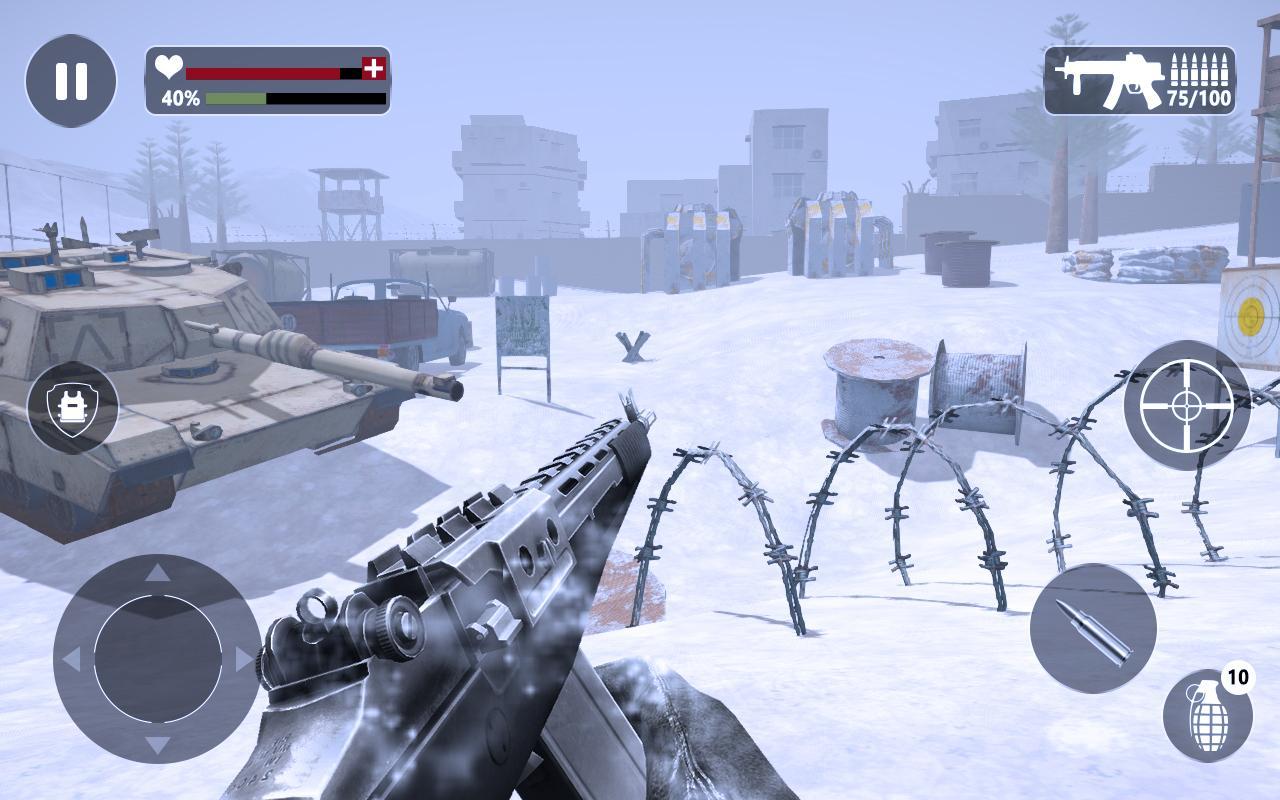
Task: Aim down sights with the crosshair button
Action: coord(1187,405)
